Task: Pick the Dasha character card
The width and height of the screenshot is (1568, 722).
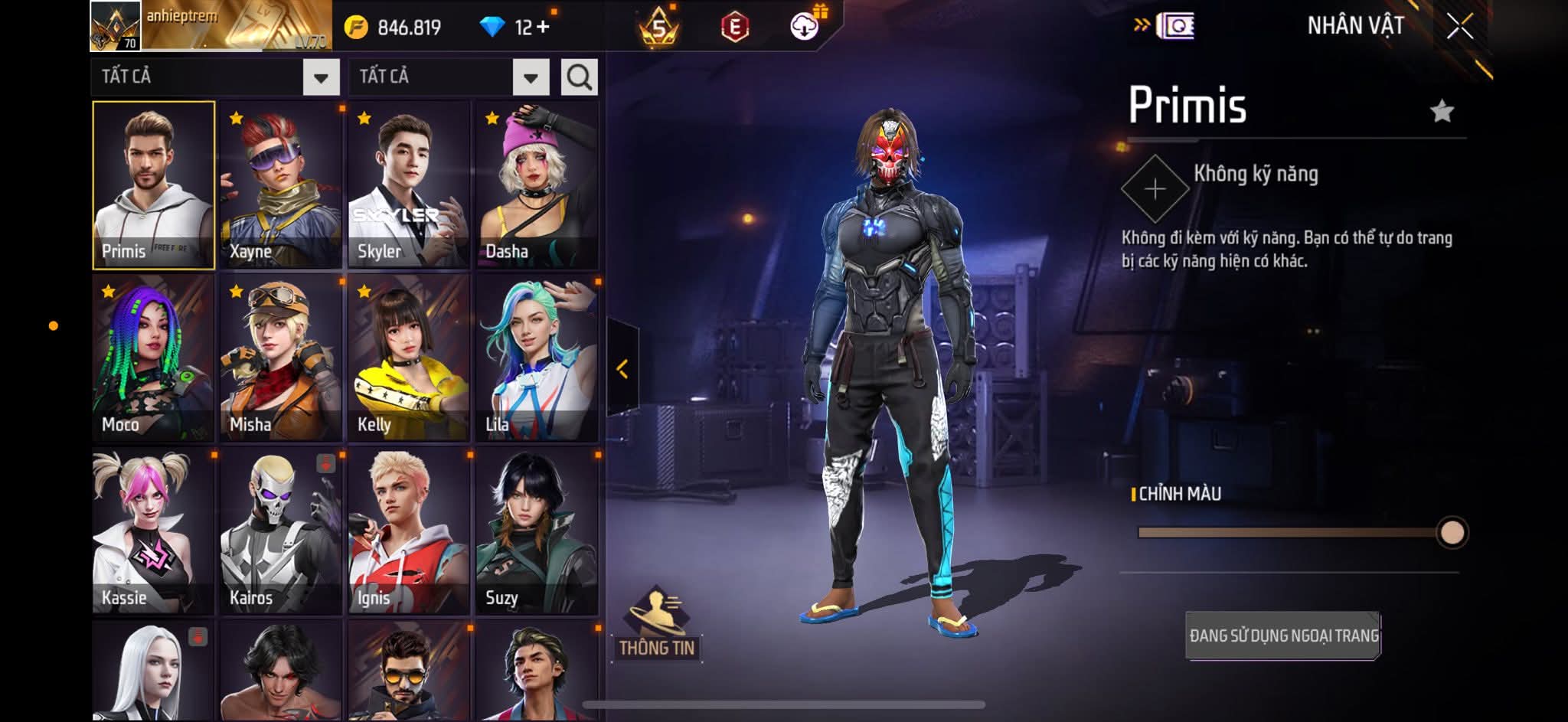Action: [537, 185]
